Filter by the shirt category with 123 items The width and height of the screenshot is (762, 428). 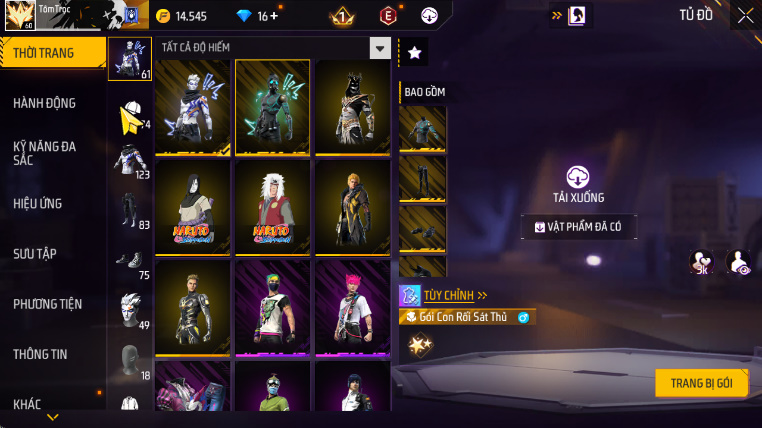click(x=130, y=159)
